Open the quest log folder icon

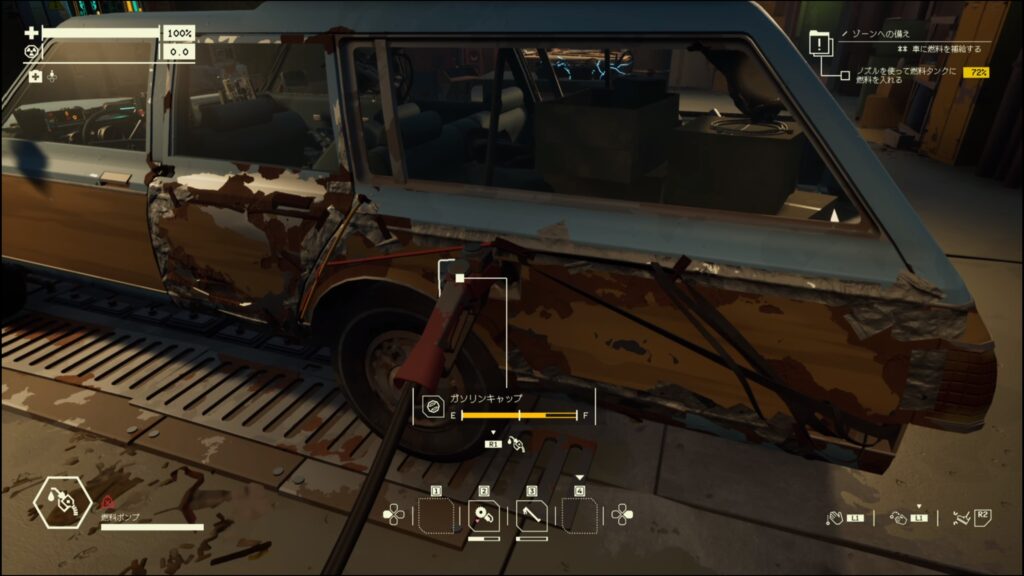[820, 43]
